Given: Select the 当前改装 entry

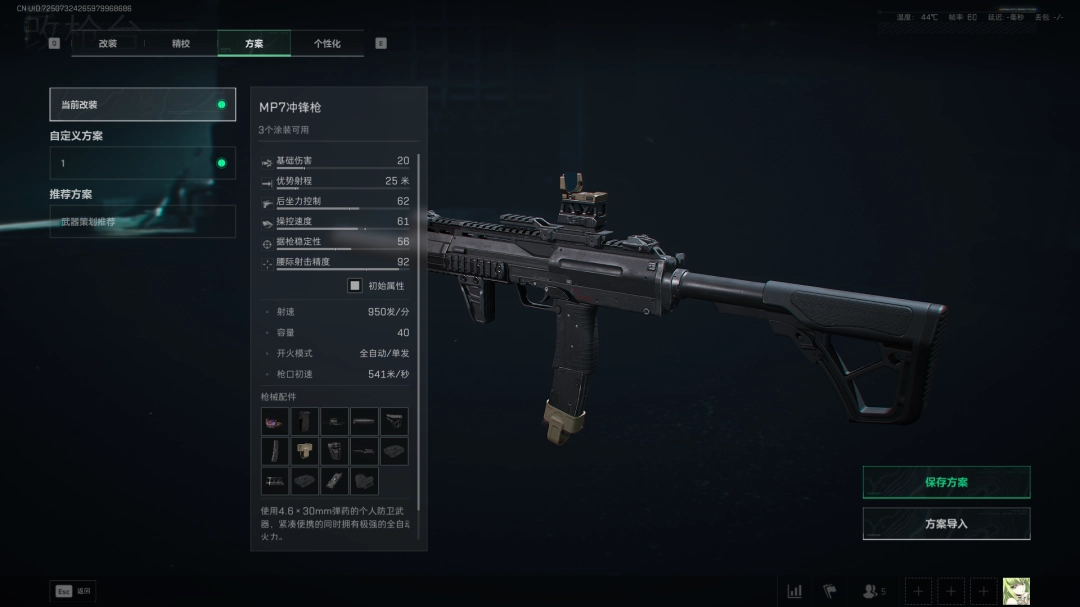Looking at the screenshot, I should (143, 105).
